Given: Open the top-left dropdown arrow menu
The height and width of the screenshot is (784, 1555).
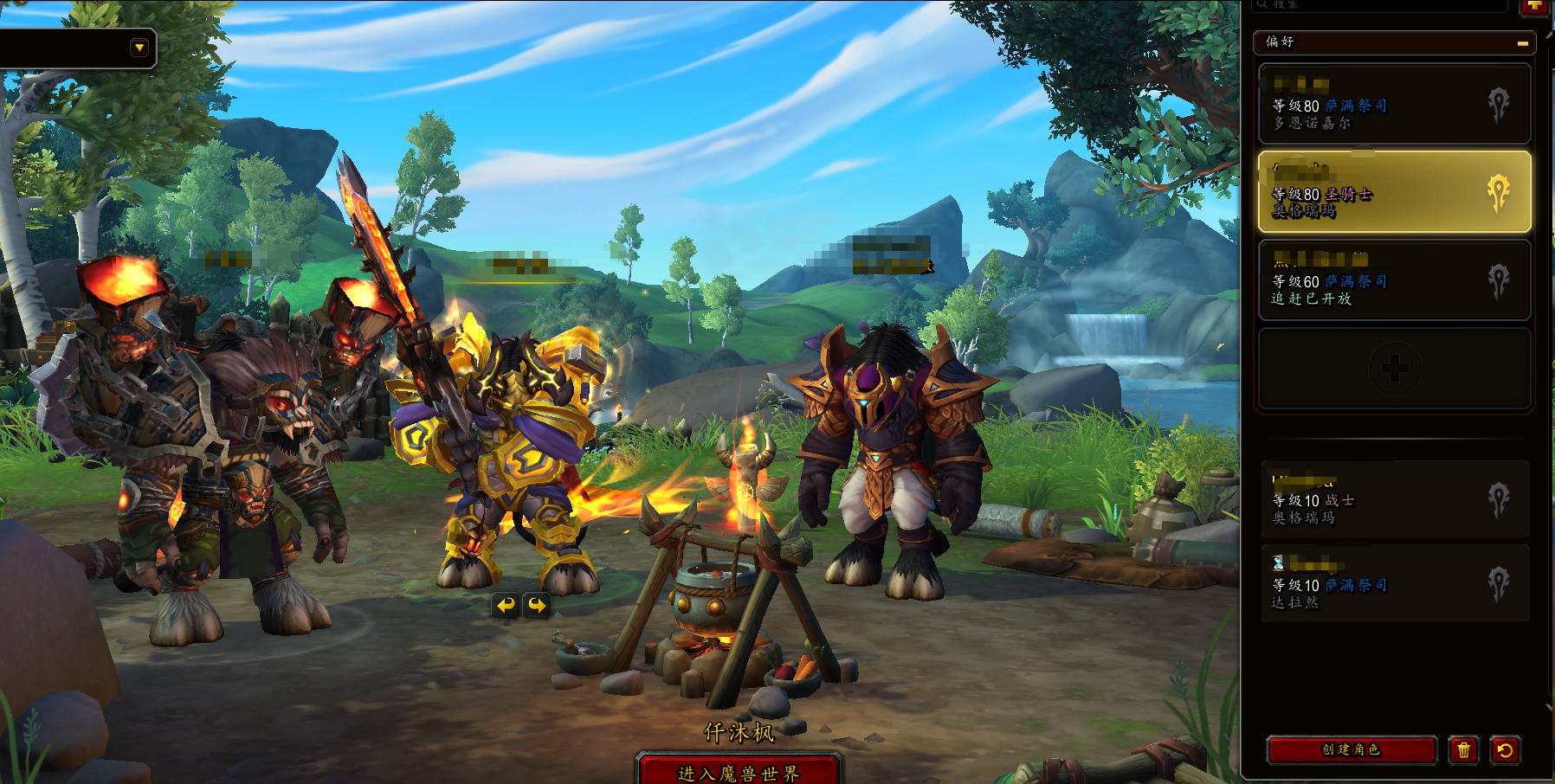Looking at the screenshot, I should tap(139, 48).
